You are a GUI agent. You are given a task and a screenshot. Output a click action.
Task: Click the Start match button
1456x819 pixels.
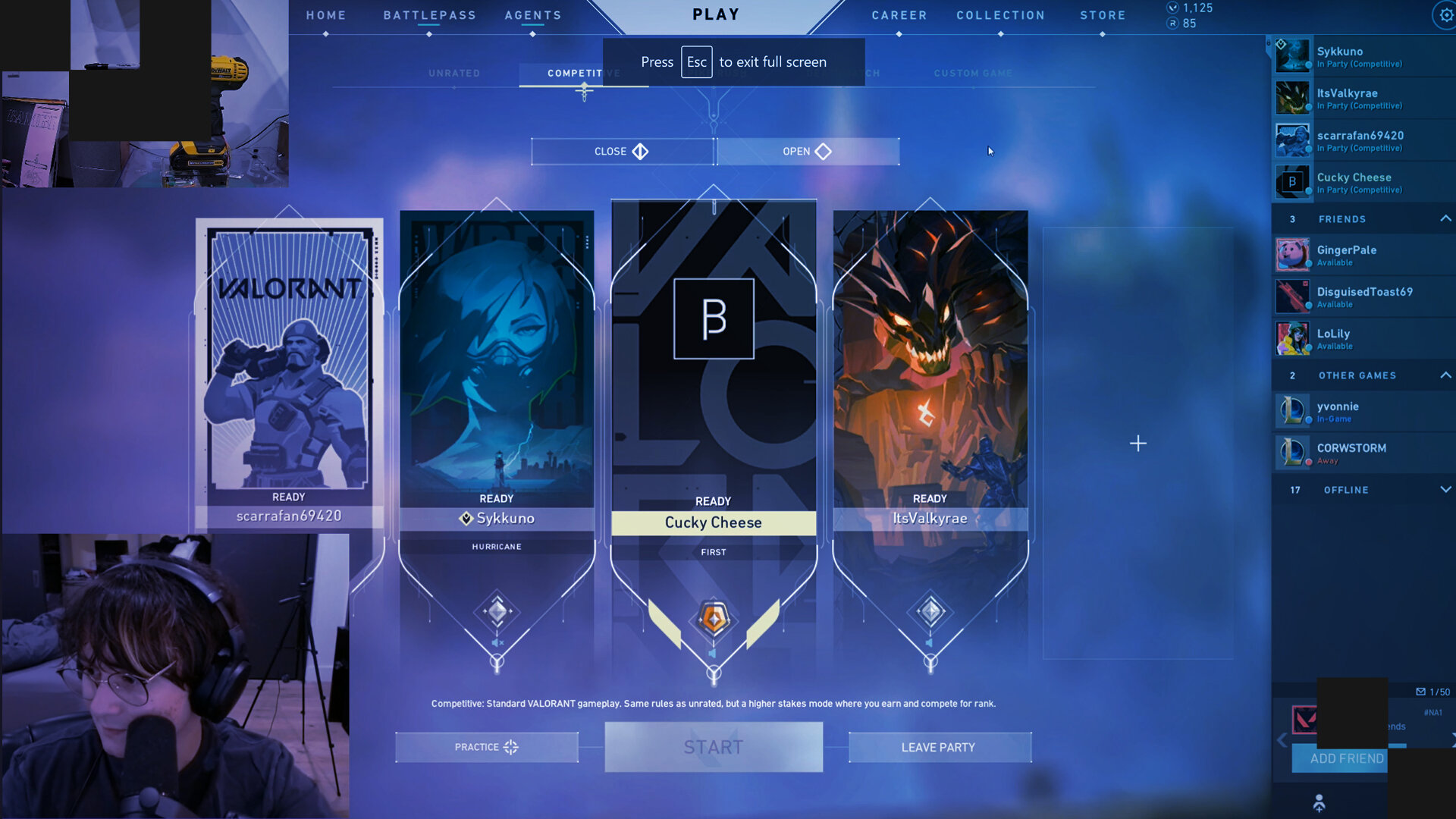714,747
